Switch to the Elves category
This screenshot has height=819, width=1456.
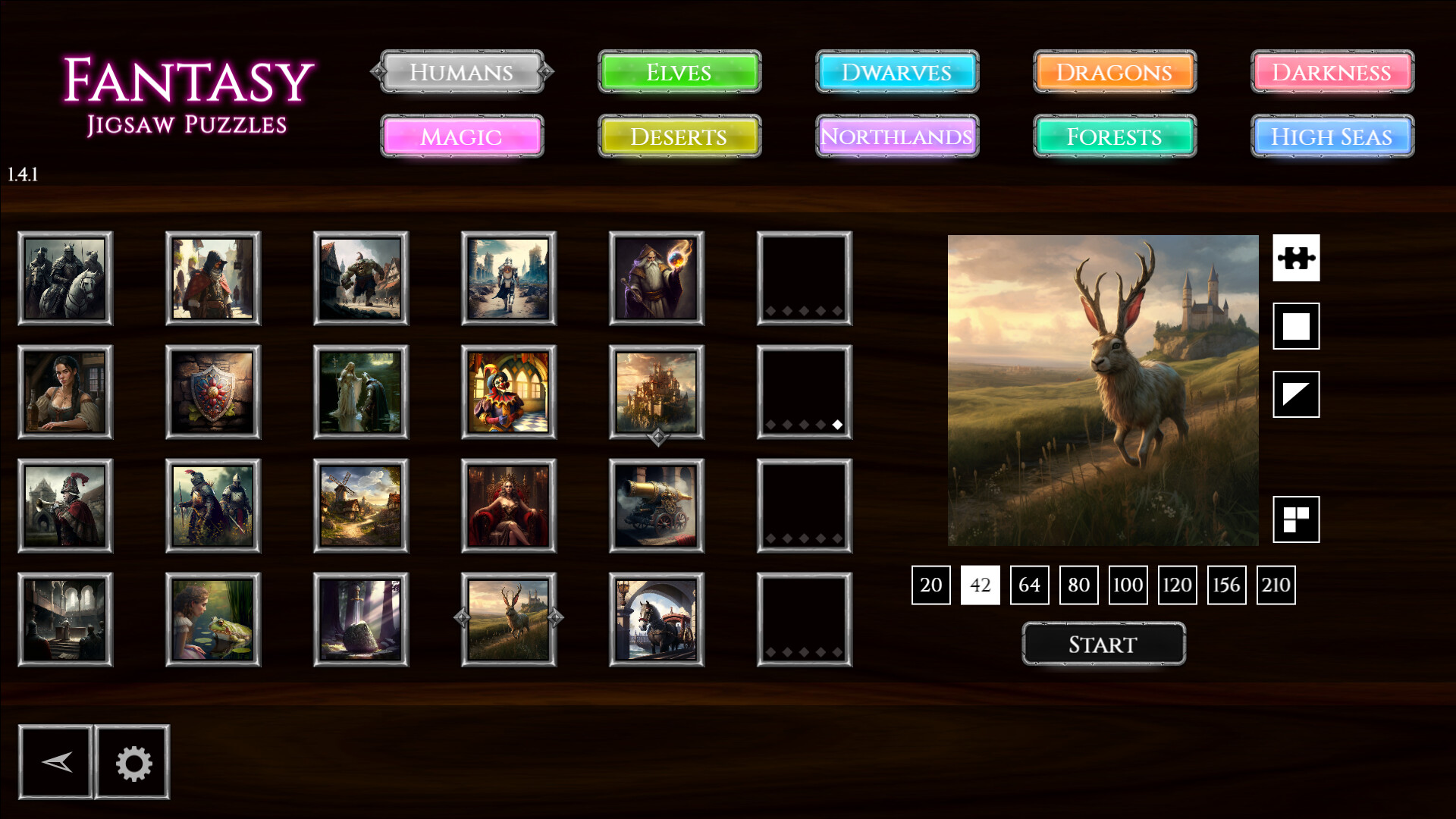678,72
